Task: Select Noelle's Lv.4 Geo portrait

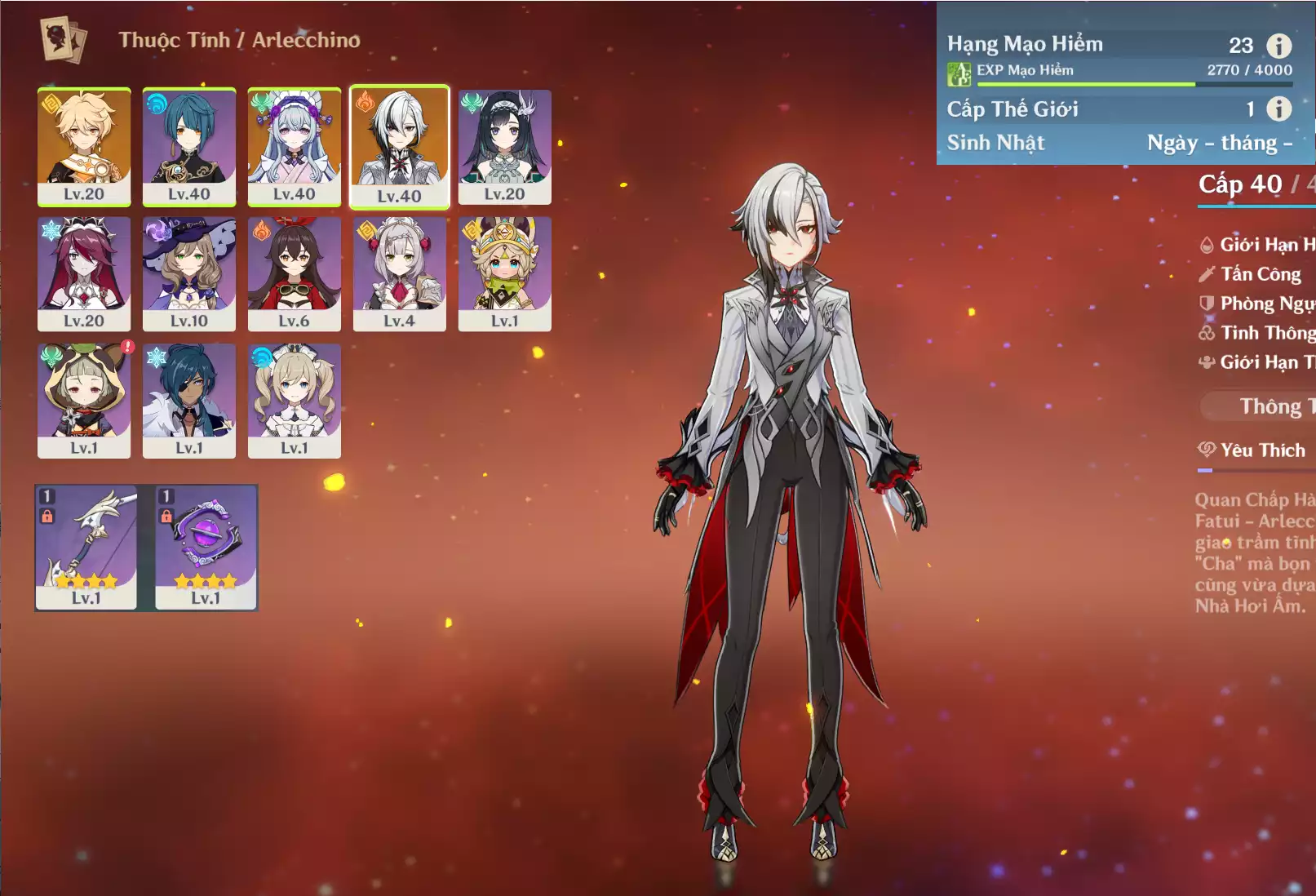Action: click(400, 273)
